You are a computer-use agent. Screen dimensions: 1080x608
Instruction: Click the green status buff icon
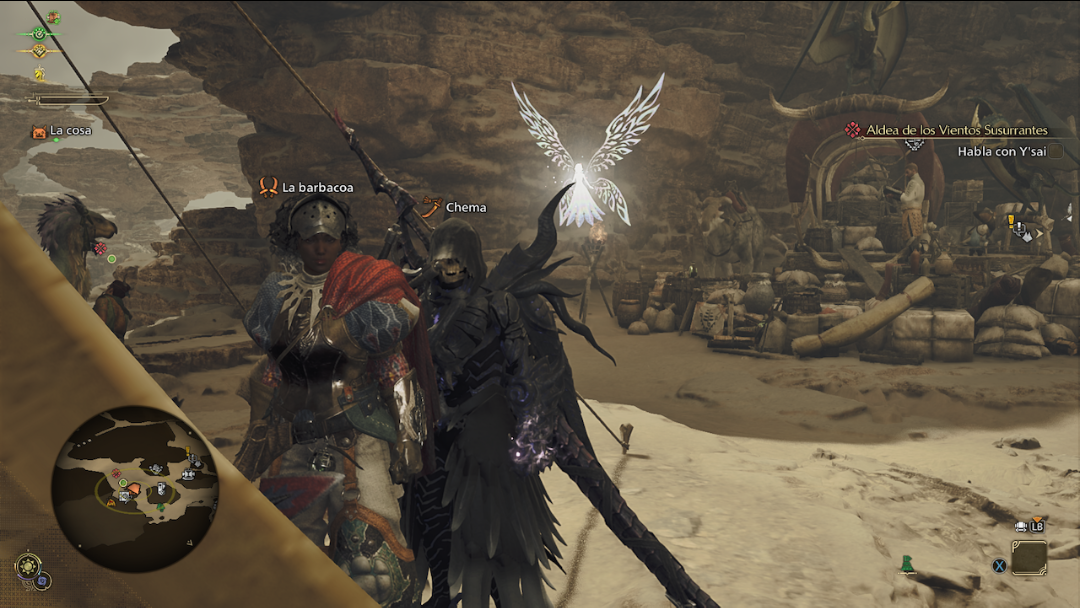click(x=39, y=33)
